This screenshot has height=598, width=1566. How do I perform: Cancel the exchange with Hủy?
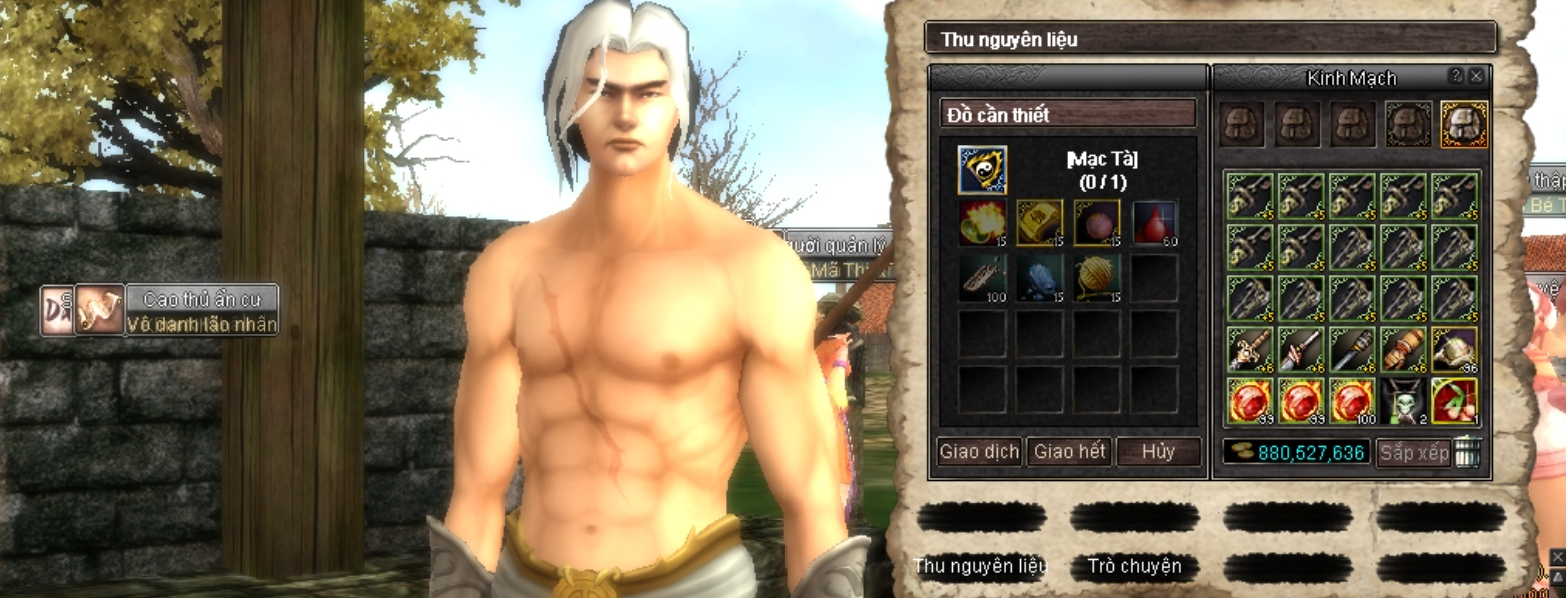tap(1158, 452)
